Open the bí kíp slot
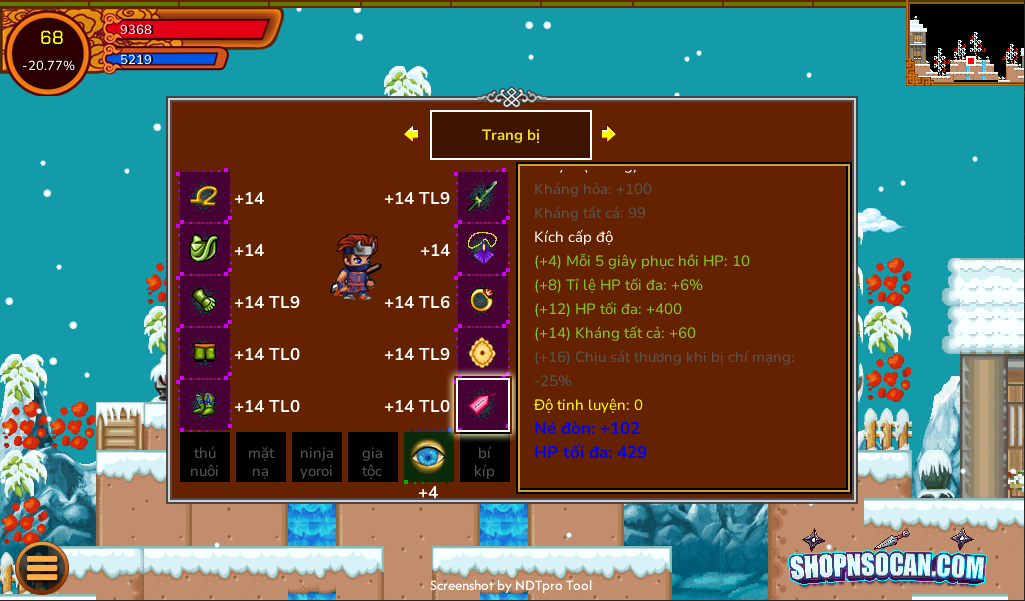 484,457
